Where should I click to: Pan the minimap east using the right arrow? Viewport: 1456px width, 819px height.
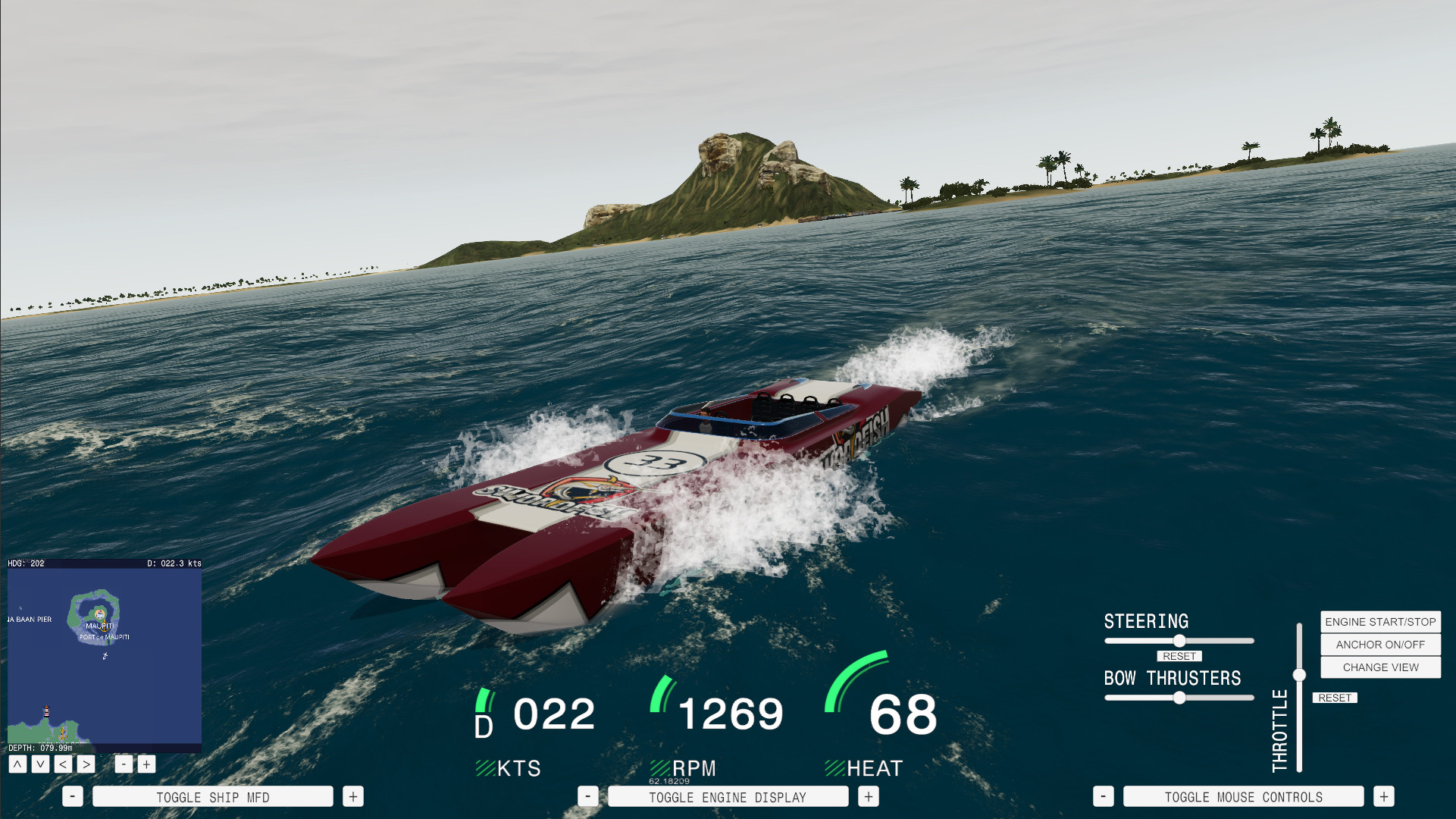click(86, 764)
